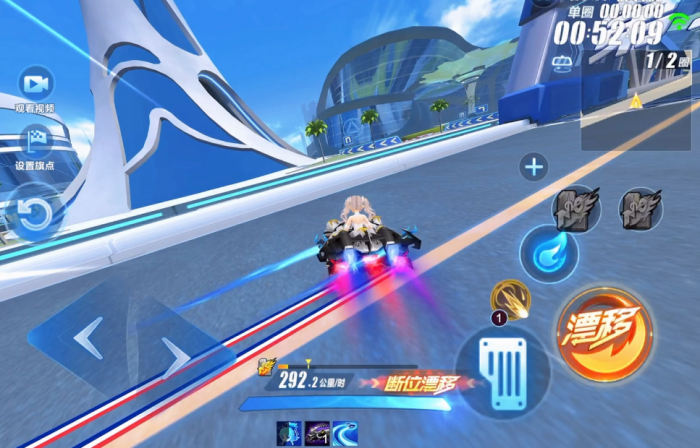This screenshot has height=448, width=700.
Task: Activate the blue flame nitro boost
Action: click(549, 254)
